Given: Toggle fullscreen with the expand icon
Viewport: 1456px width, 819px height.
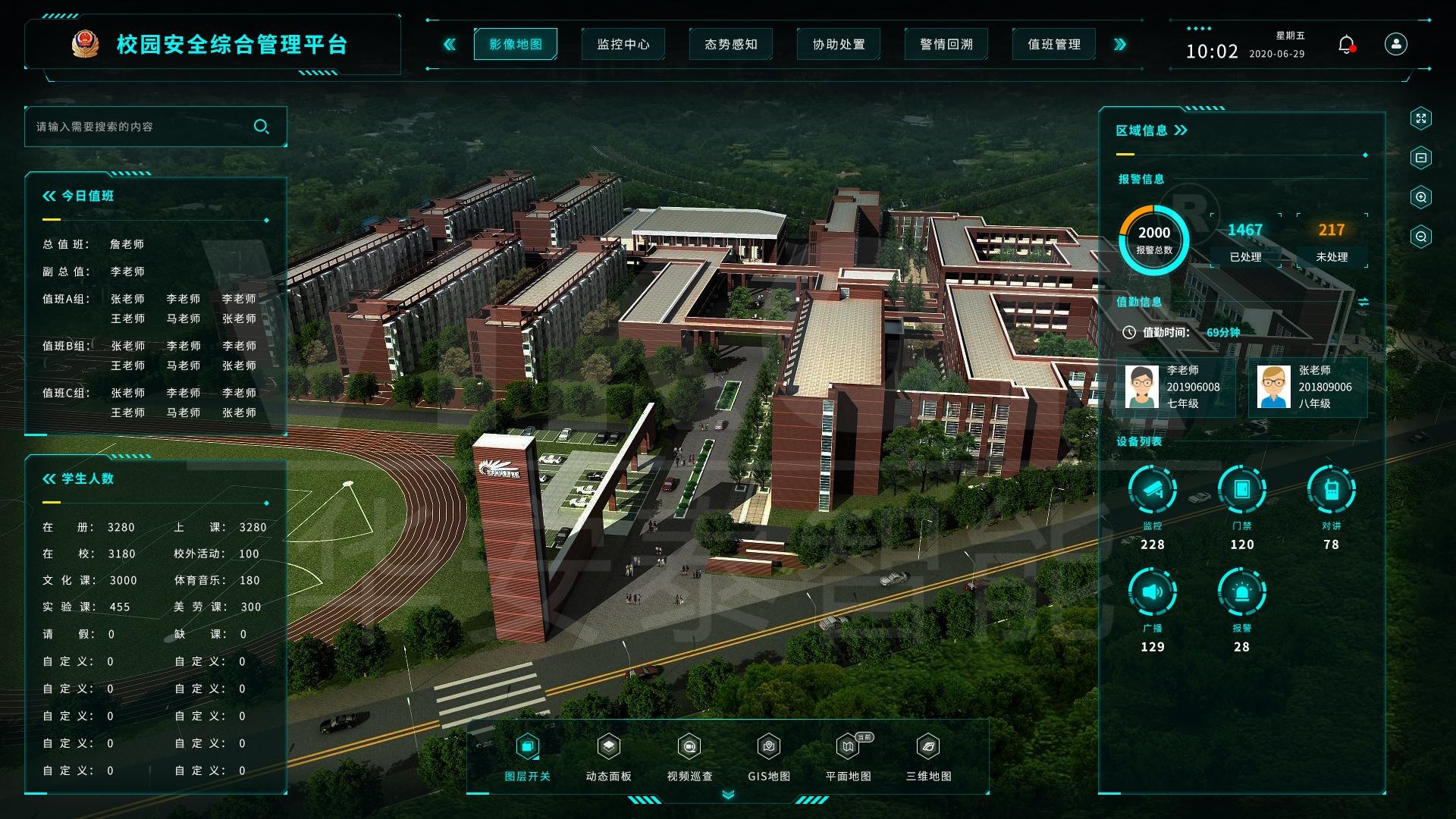Looking at the screenshot, I should pos(1420,118).
